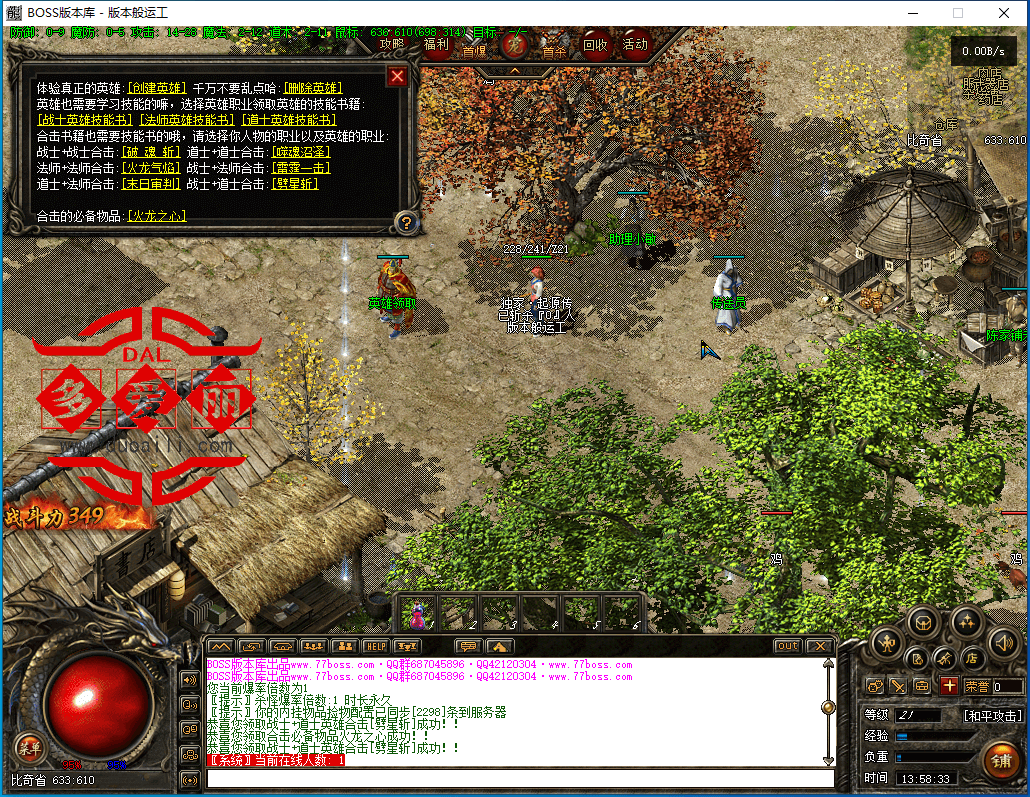1030x797 pixels.
Task: Minimize the game window
Action: click(x=912, y=13)
